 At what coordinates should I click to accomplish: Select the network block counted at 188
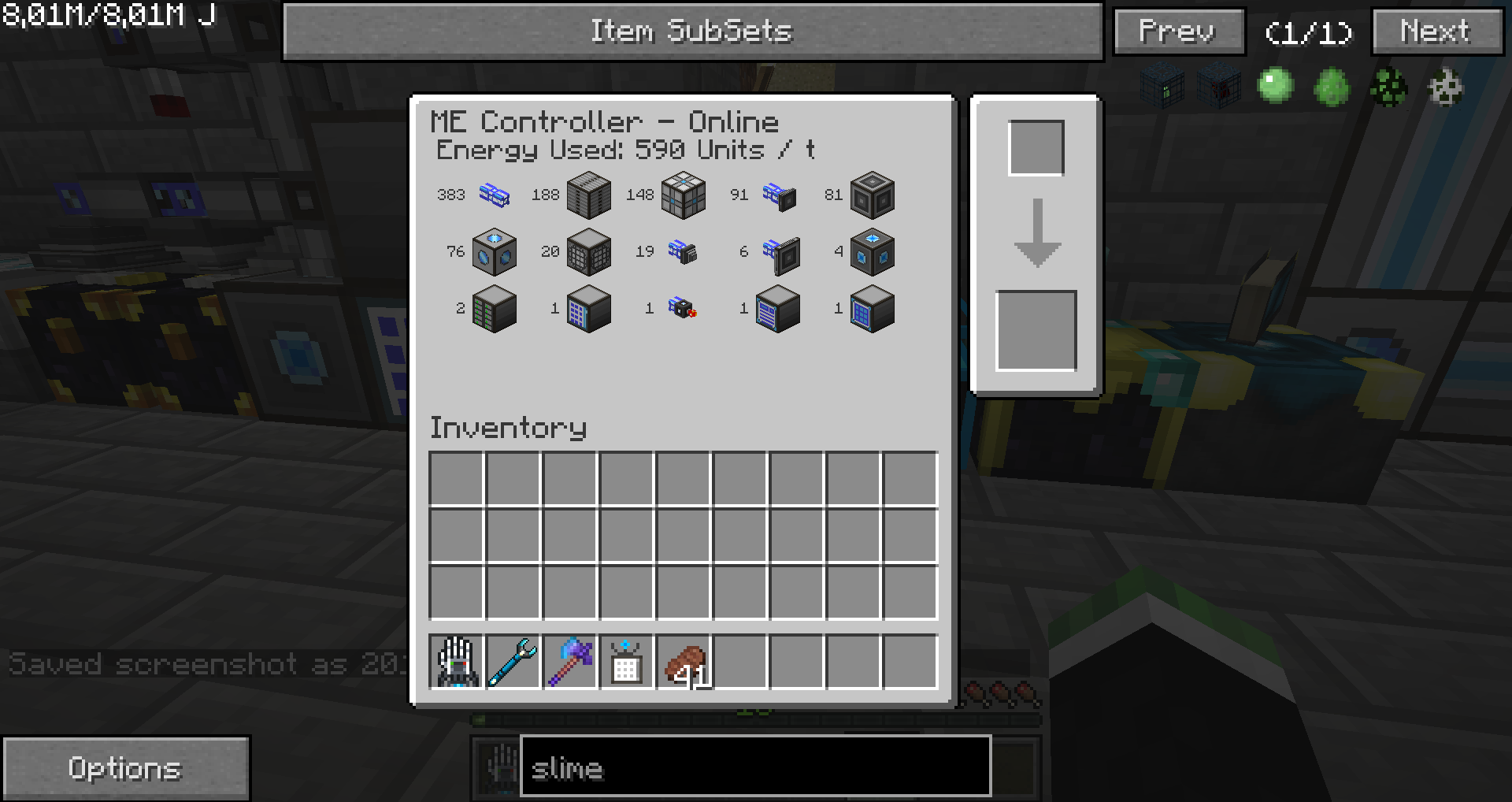[588, 195]
